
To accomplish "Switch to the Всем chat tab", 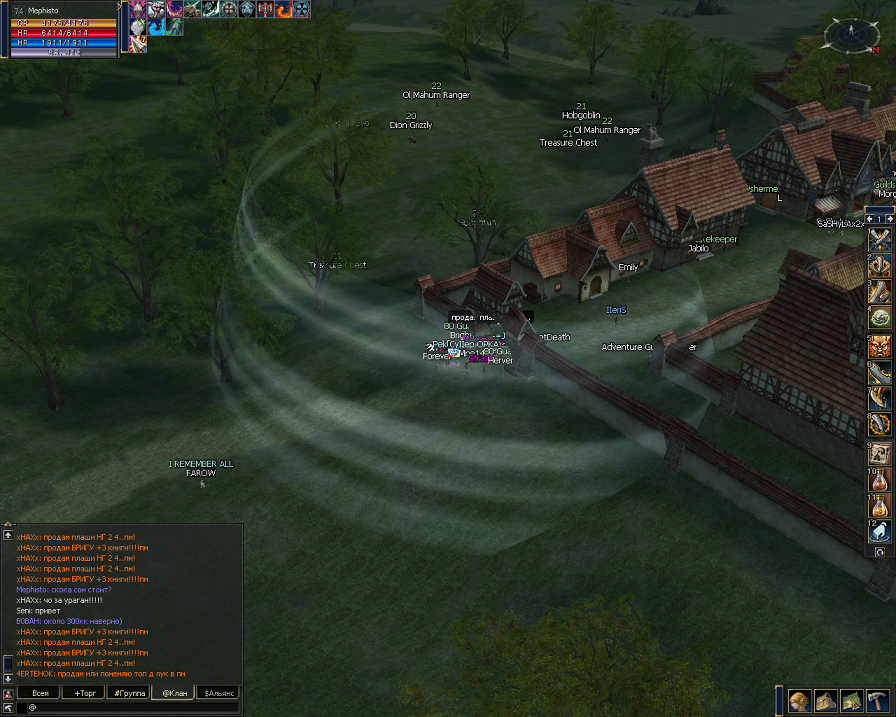I will (x=40, y=692).
